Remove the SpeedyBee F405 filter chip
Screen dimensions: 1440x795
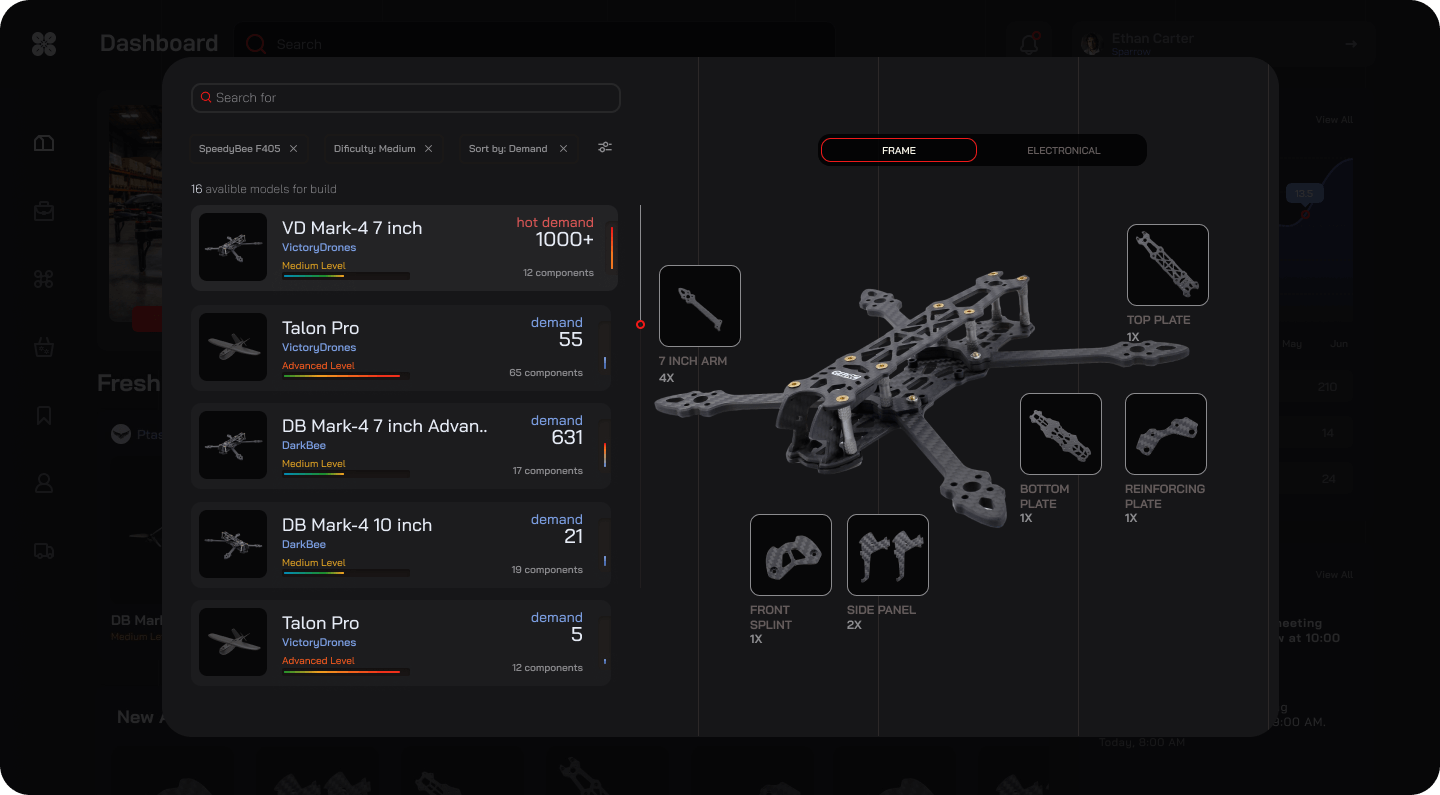(293, 149)
